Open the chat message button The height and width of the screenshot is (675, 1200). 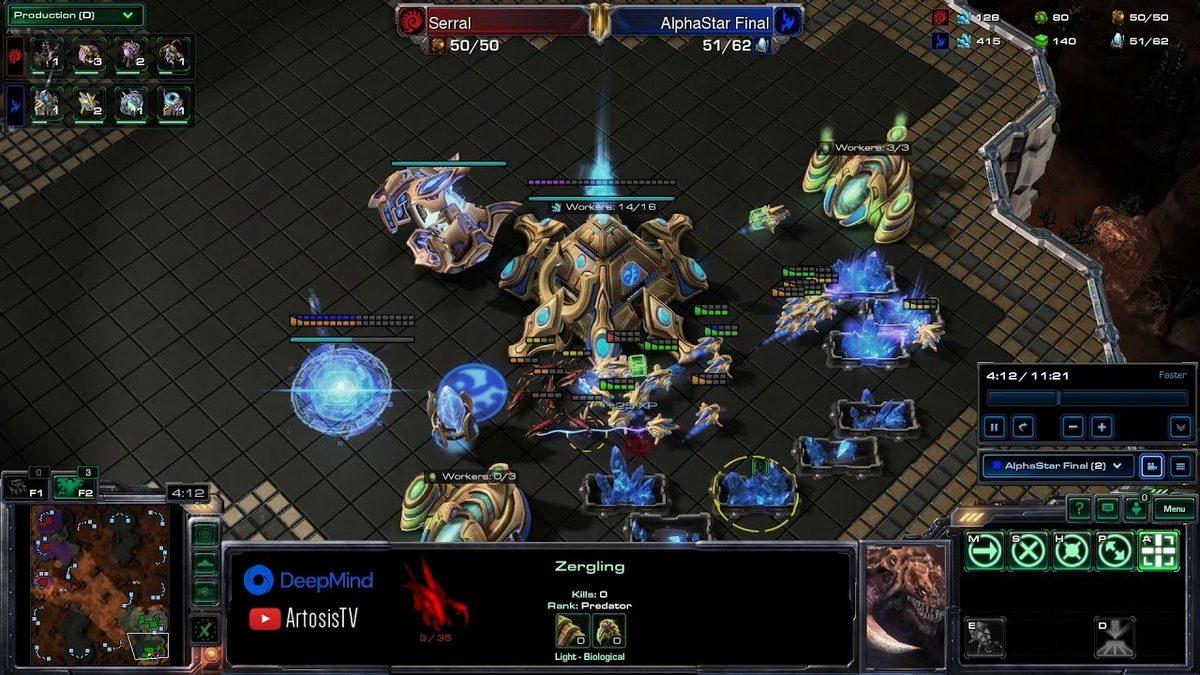click(x=1107, y=509)
